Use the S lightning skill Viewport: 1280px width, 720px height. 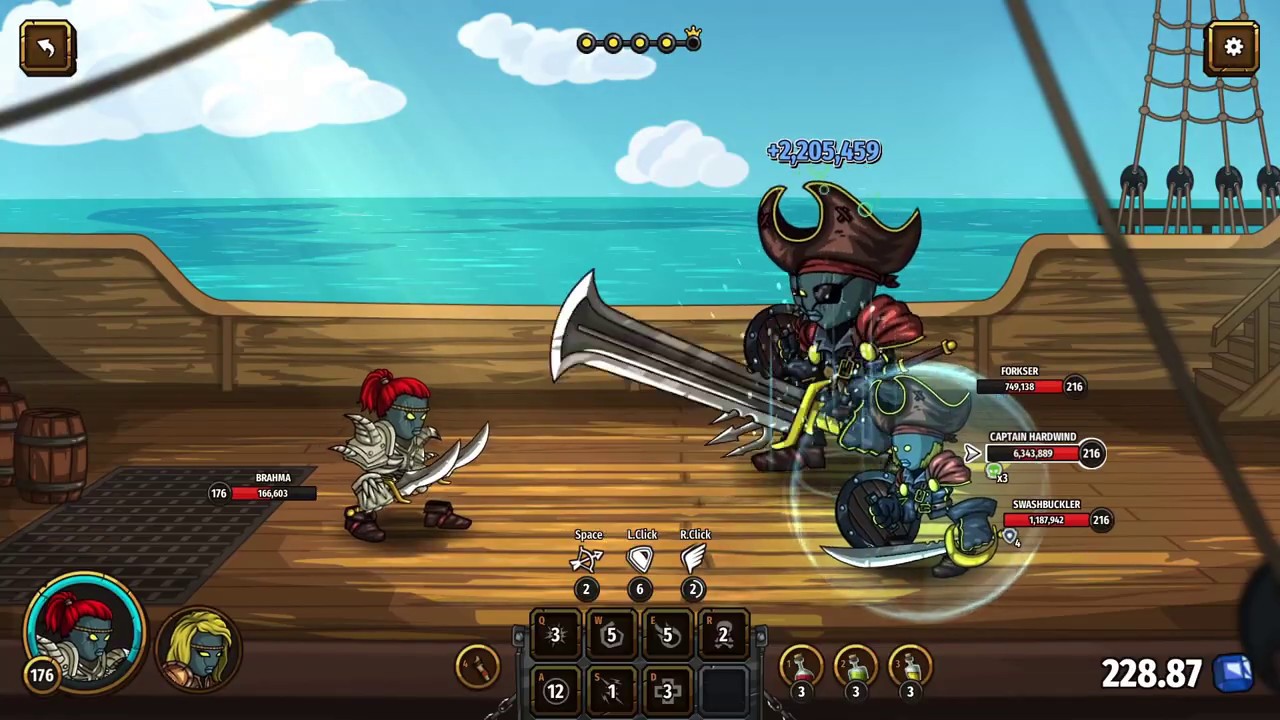click(x=610, y=690)
